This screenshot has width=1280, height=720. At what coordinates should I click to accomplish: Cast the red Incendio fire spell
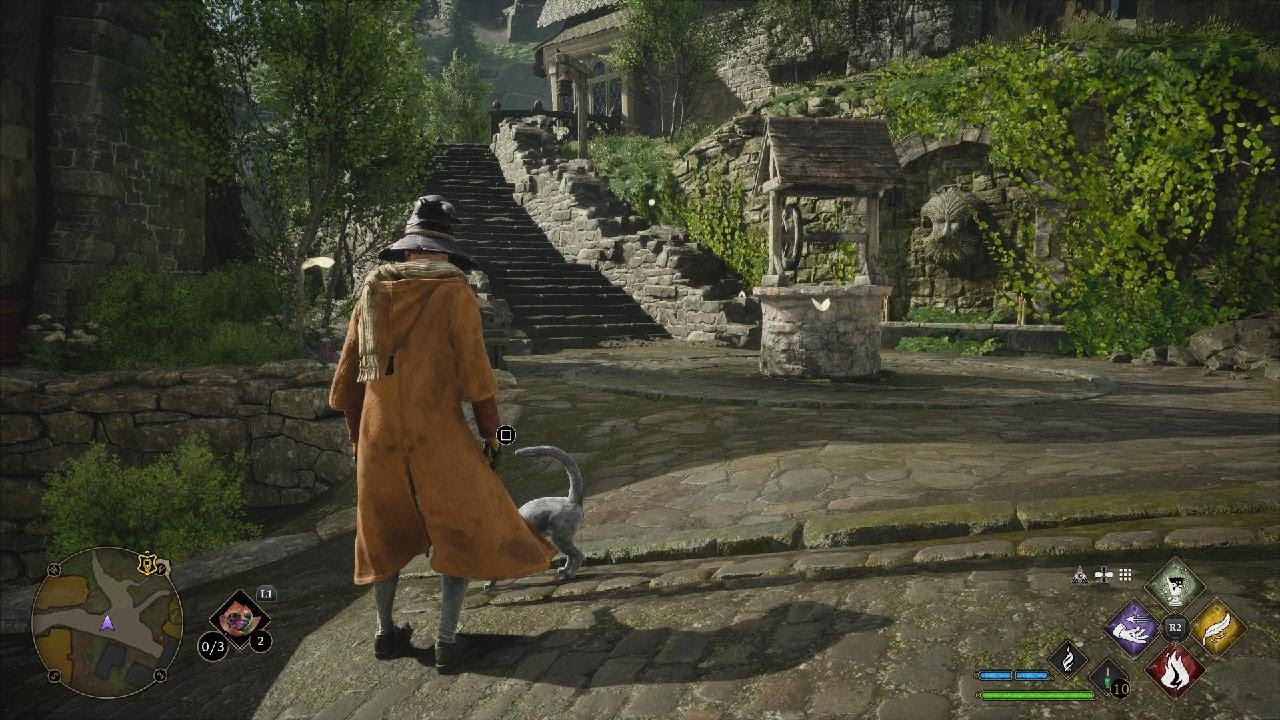tap(1174, 669)
